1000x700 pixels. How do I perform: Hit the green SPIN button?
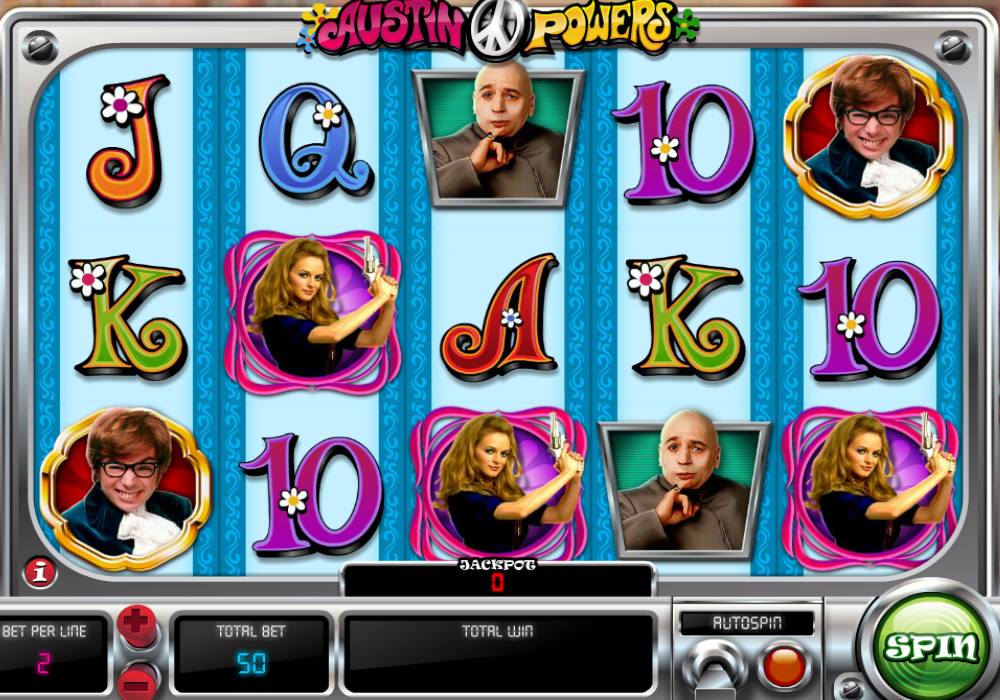[x=929, y=647]
